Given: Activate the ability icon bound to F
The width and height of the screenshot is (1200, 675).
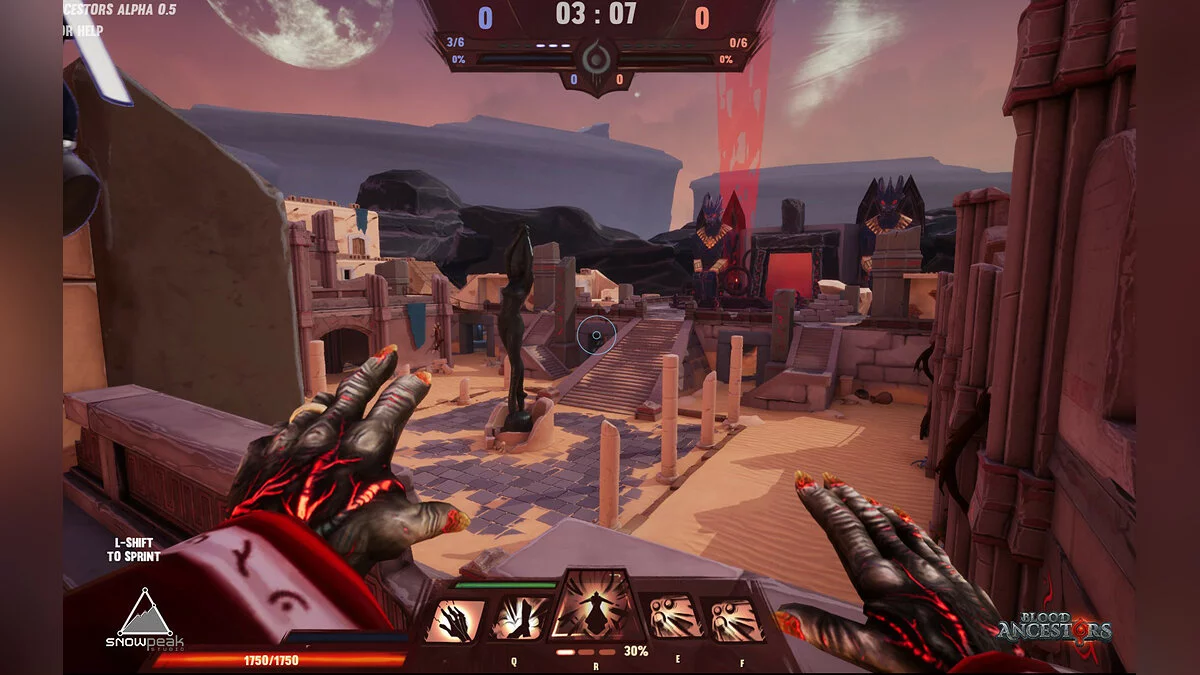Looking at the screenshot, I should (735, 620).
